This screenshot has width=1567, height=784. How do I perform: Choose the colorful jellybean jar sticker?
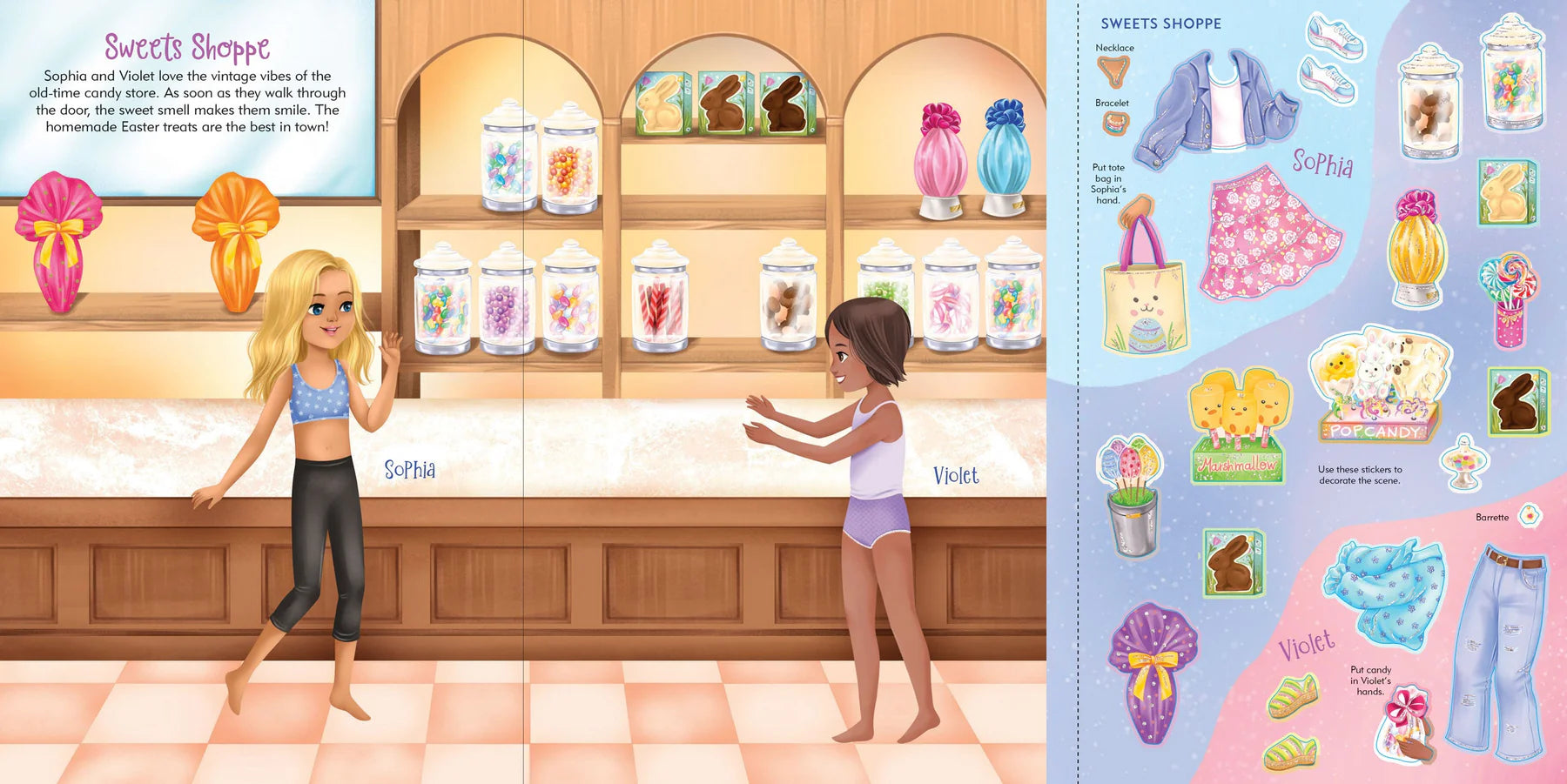tap(1512, 74)
